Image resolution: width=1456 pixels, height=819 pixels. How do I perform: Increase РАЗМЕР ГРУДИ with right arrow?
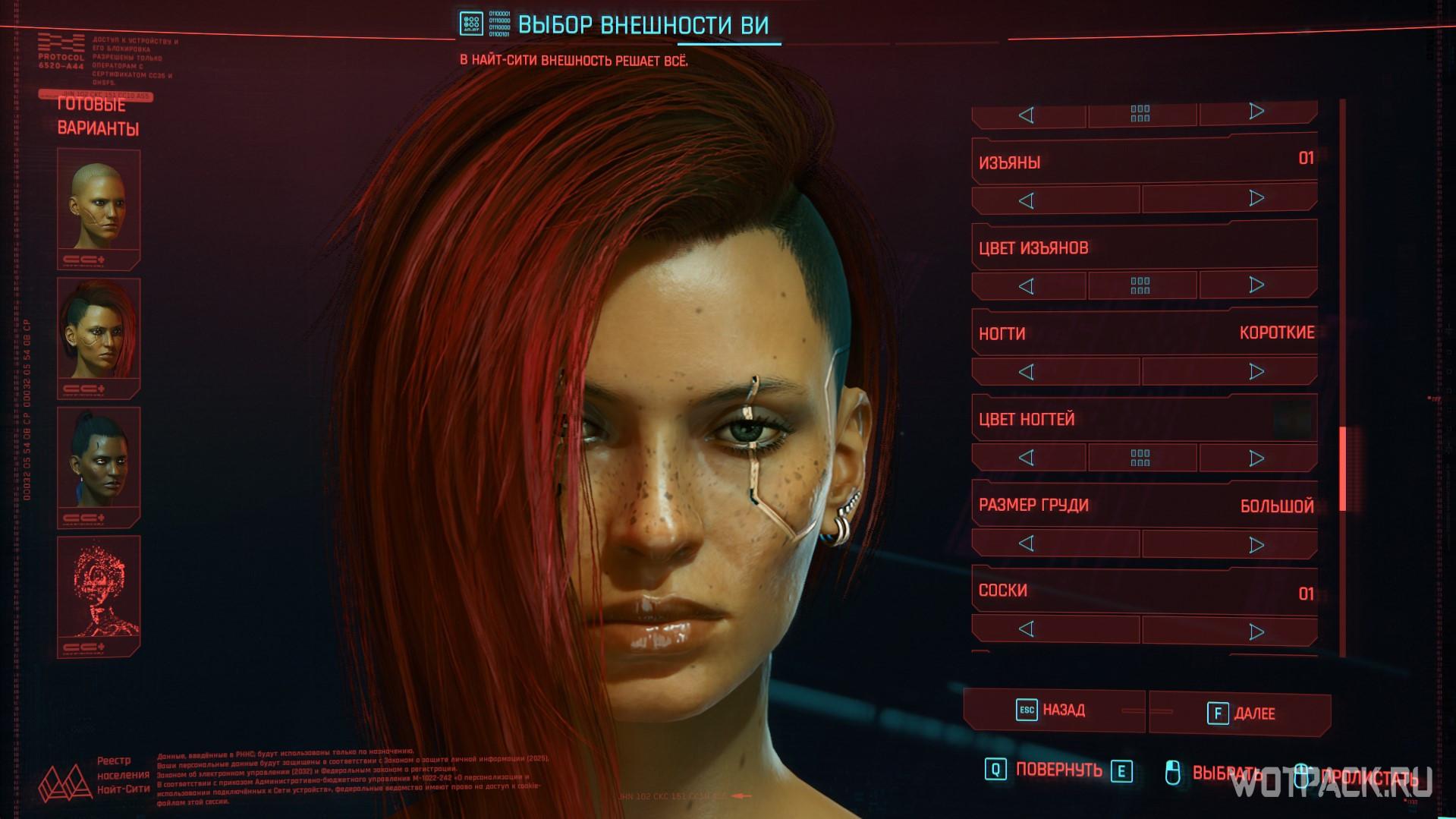coord(1256,544)
